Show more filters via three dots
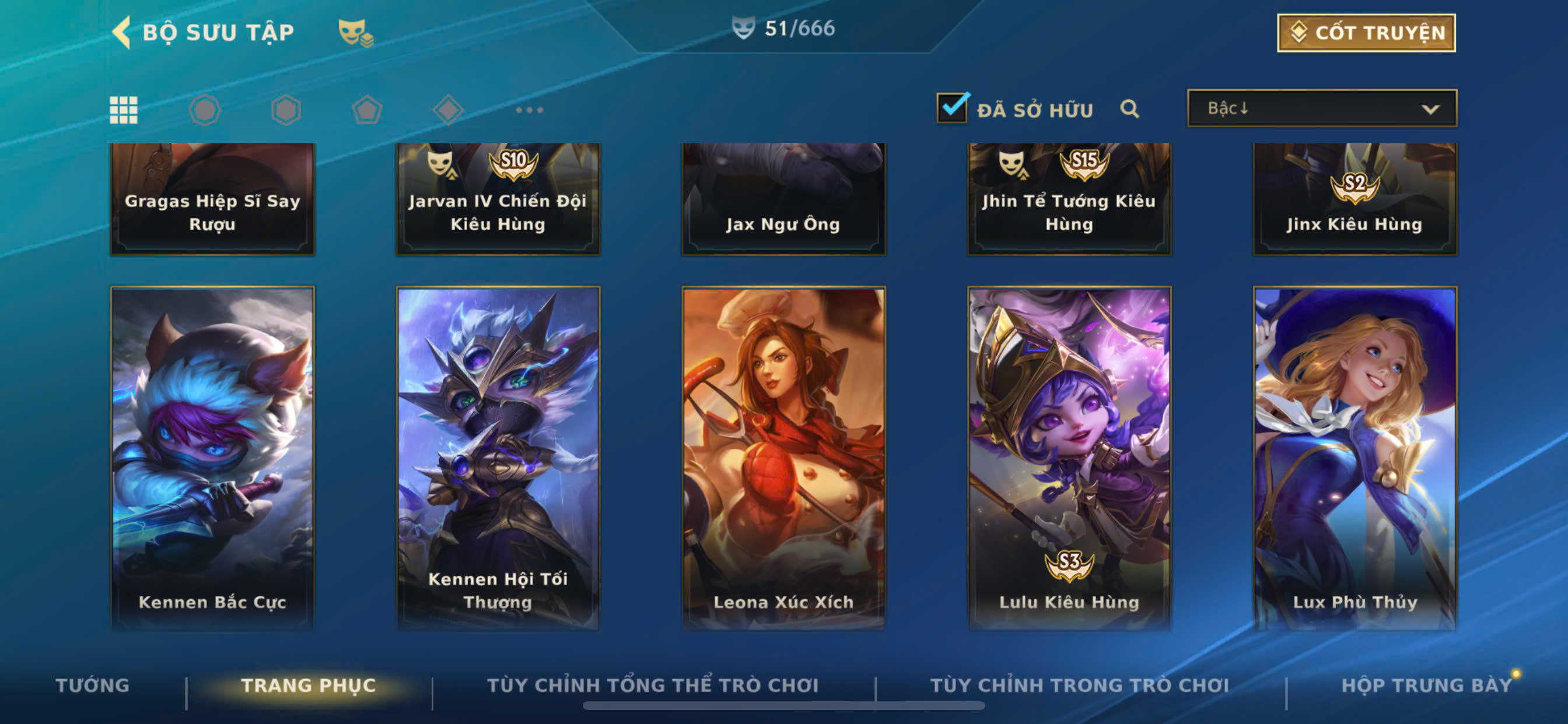The image size is (1568, 724). tap(528, 110)
